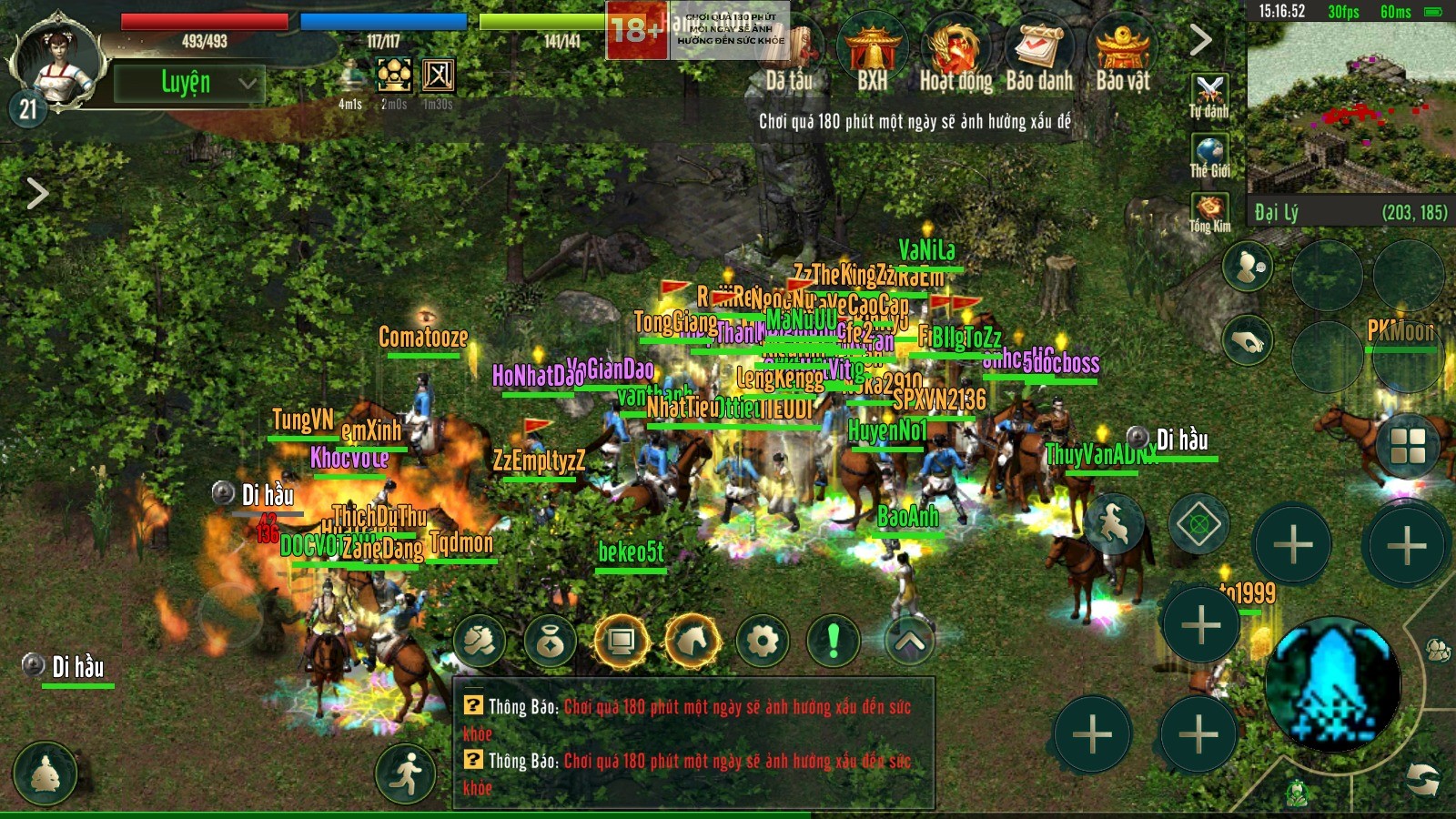The image size is (1456, 819).
Task: Expand the left side panel arrow
Action: (x=36, y=193)
